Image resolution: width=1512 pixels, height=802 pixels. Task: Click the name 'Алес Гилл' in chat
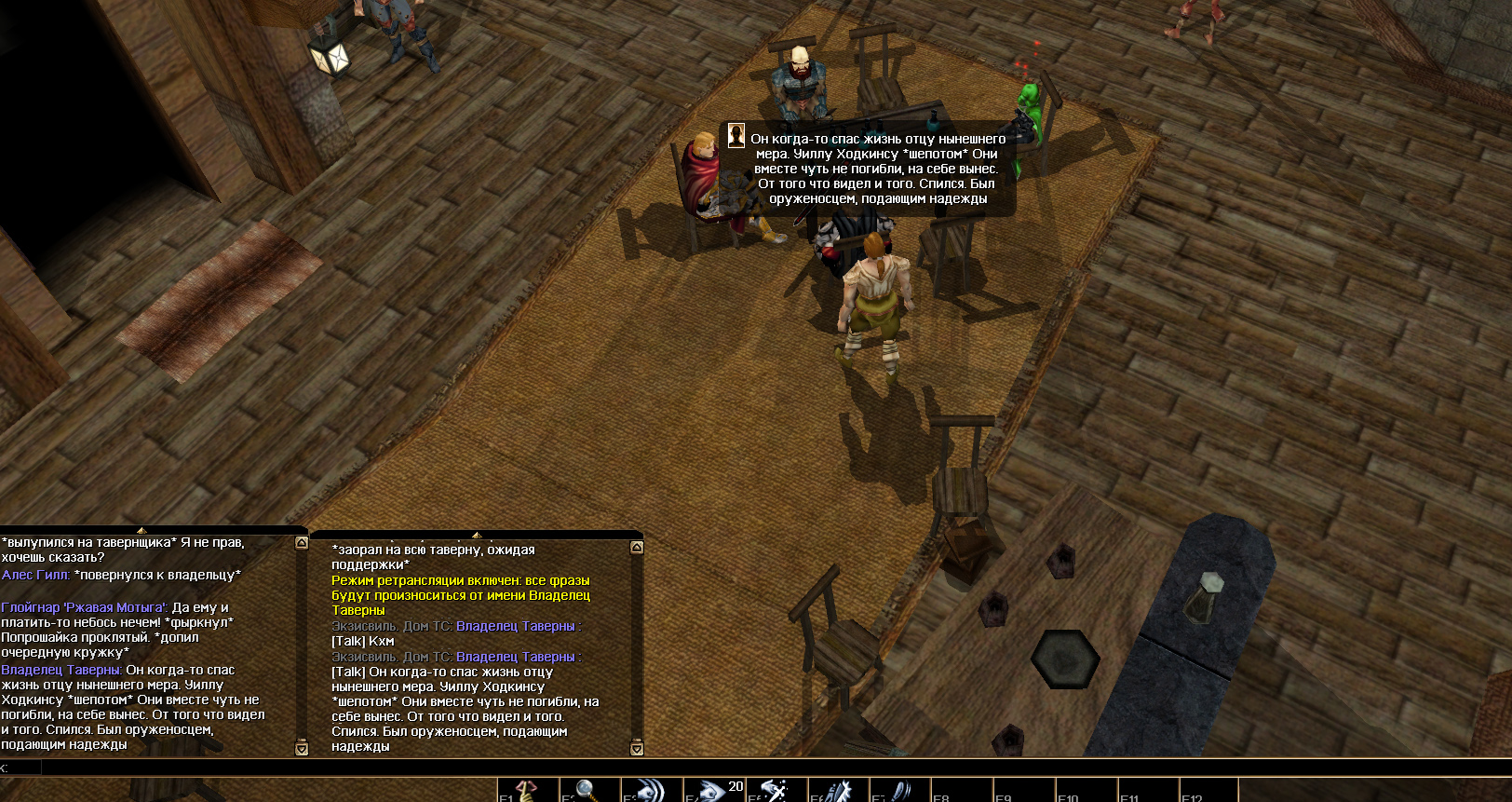(x=35, y=575)
